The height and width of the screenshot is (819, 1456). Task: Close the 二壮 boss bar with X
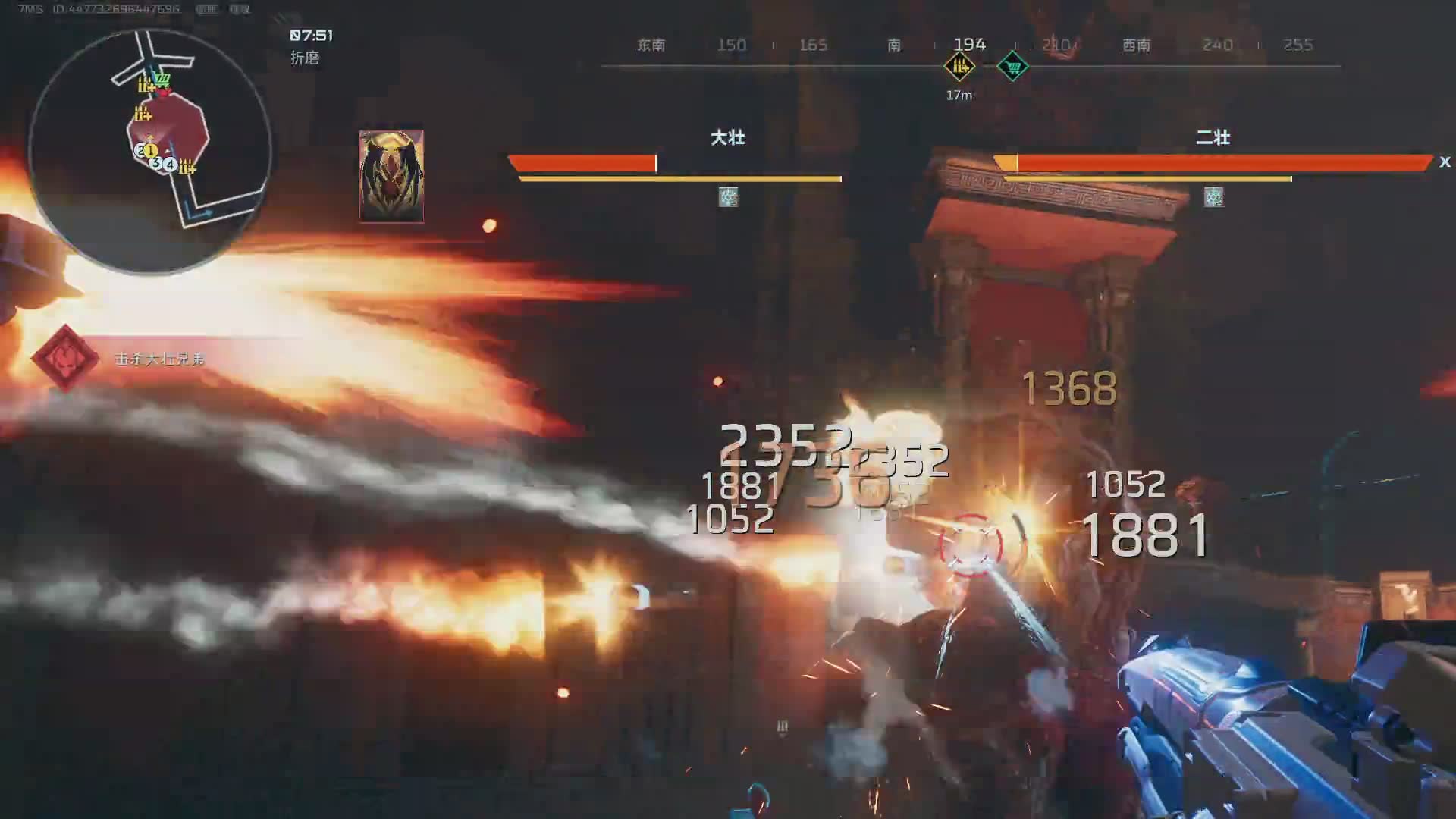[x=1445, y=162]
